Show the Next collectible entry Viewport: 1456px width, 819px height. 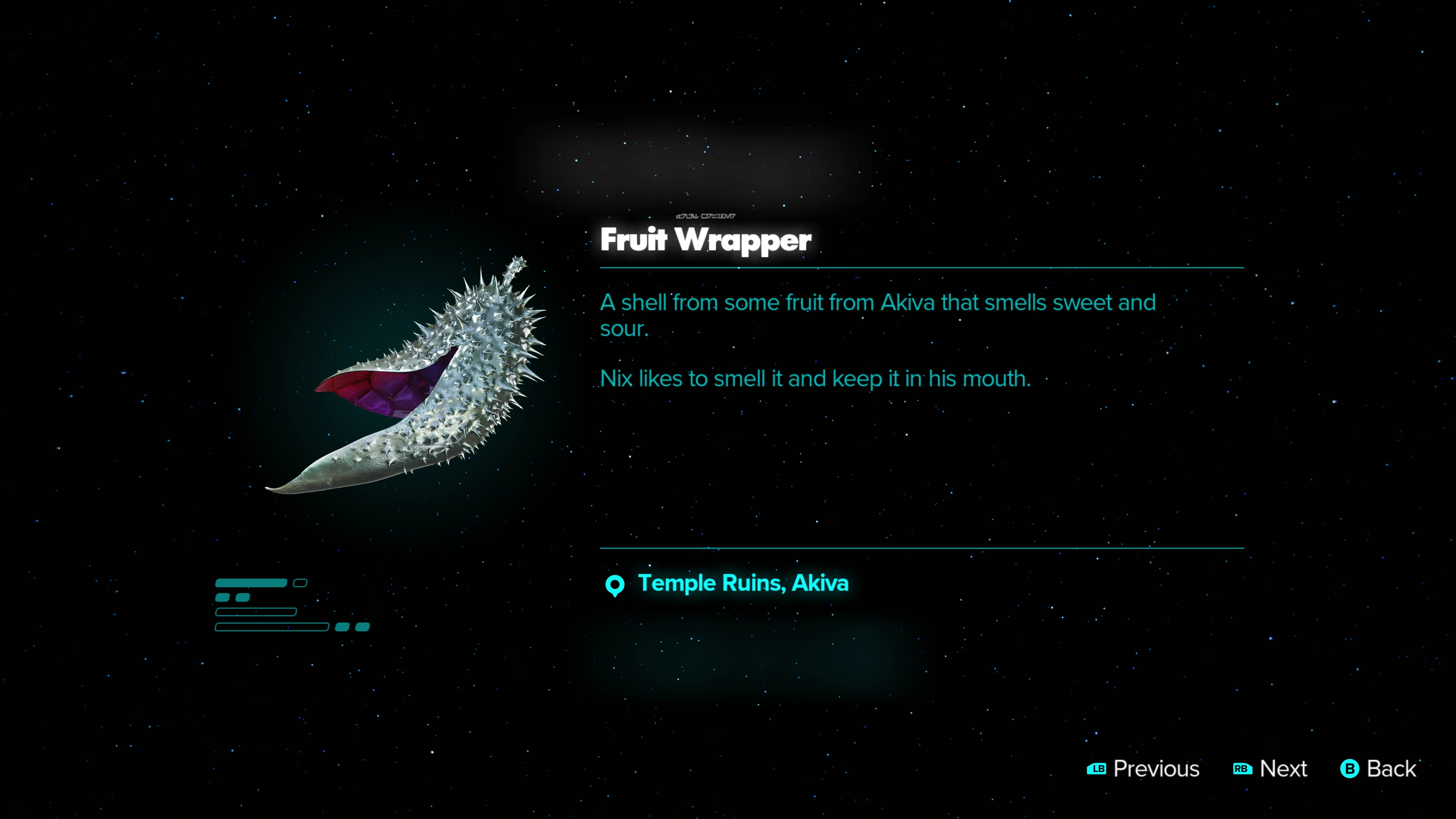[x=1270, y=769]
